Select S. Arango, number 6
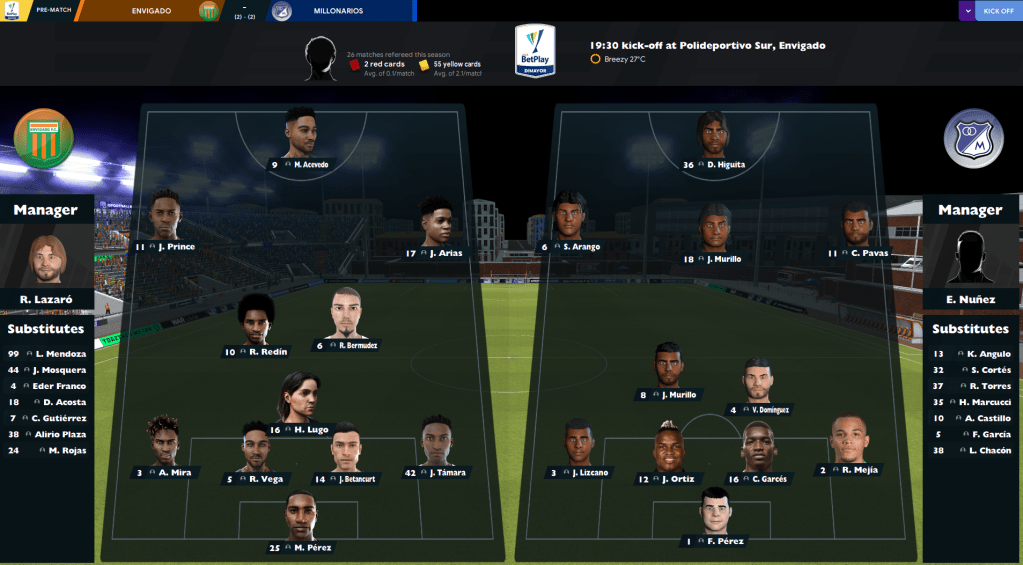Image resolution: width=1023 pixels, height=565 pixels. pos(571,222)
